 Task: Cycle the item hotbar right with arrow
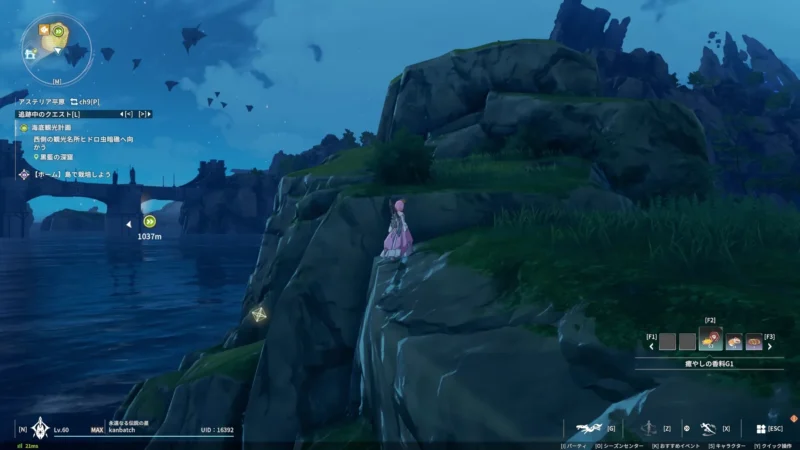point(770,347)
